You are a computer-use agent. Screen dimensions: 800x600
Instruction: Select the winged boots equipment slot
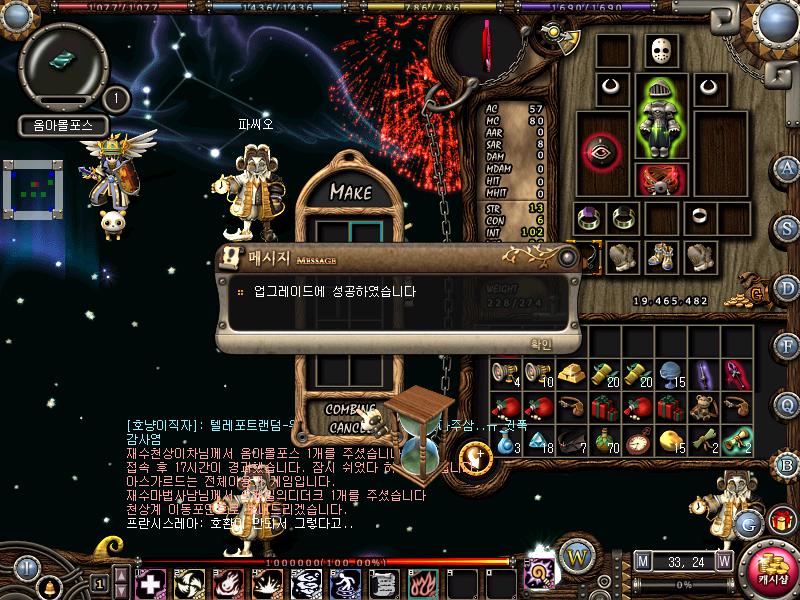[x=661, y=256]
